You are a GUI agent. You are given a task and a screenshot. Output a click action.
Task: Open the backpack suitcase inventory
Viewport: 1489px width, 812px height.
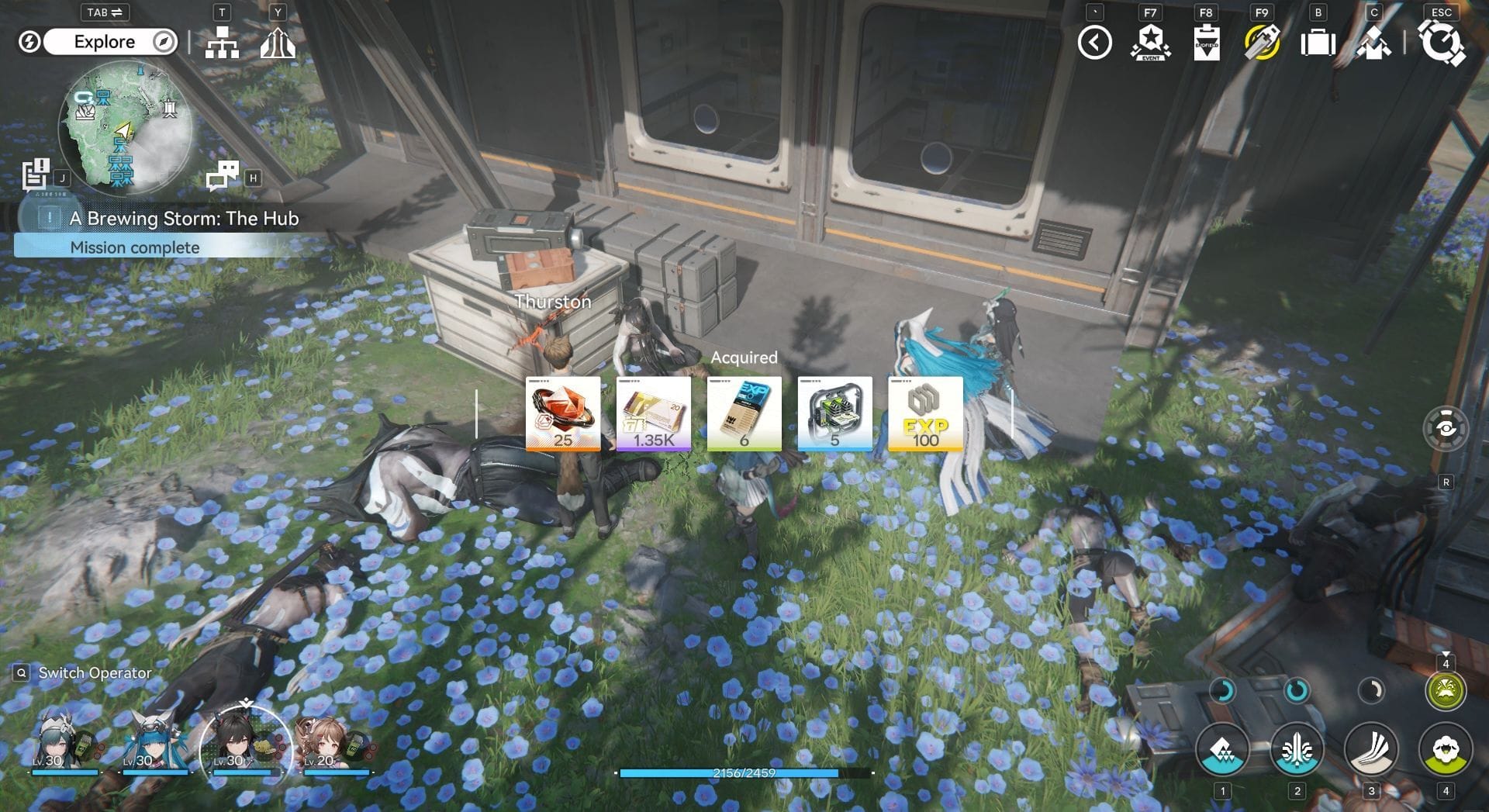[x=1318, y=43]
